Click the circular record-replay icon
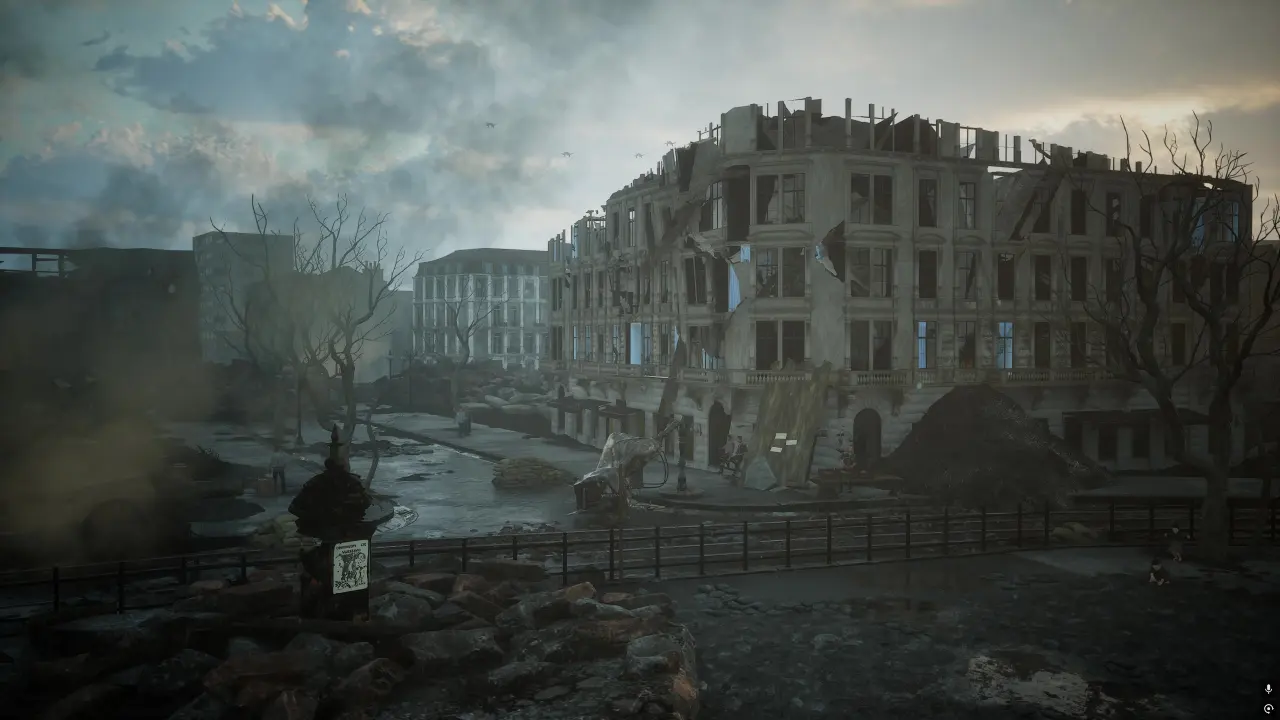The height and width of the screenshot is (720, 1280). coord(1268,708)
